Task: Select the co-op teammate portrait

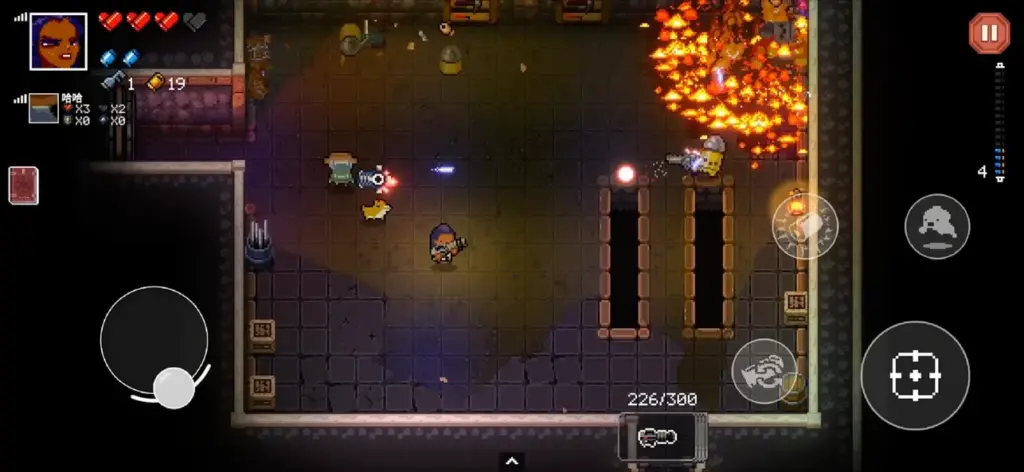Action: point(43,108)
